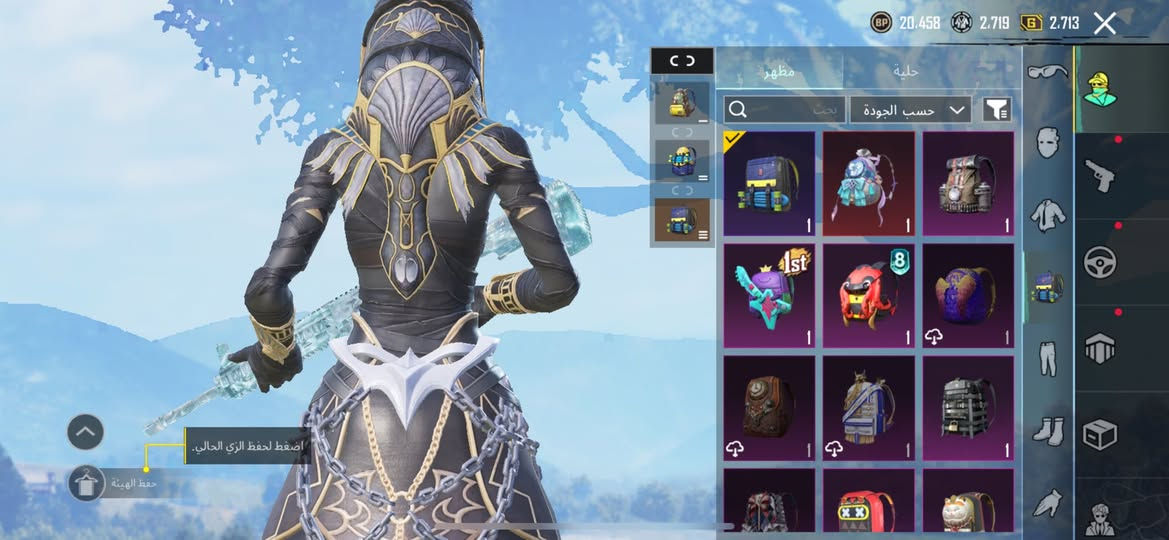Screen dimensions: 1169x540
Task: Choose the teal pink ribbon backpack
Action: tap(868, 184)
